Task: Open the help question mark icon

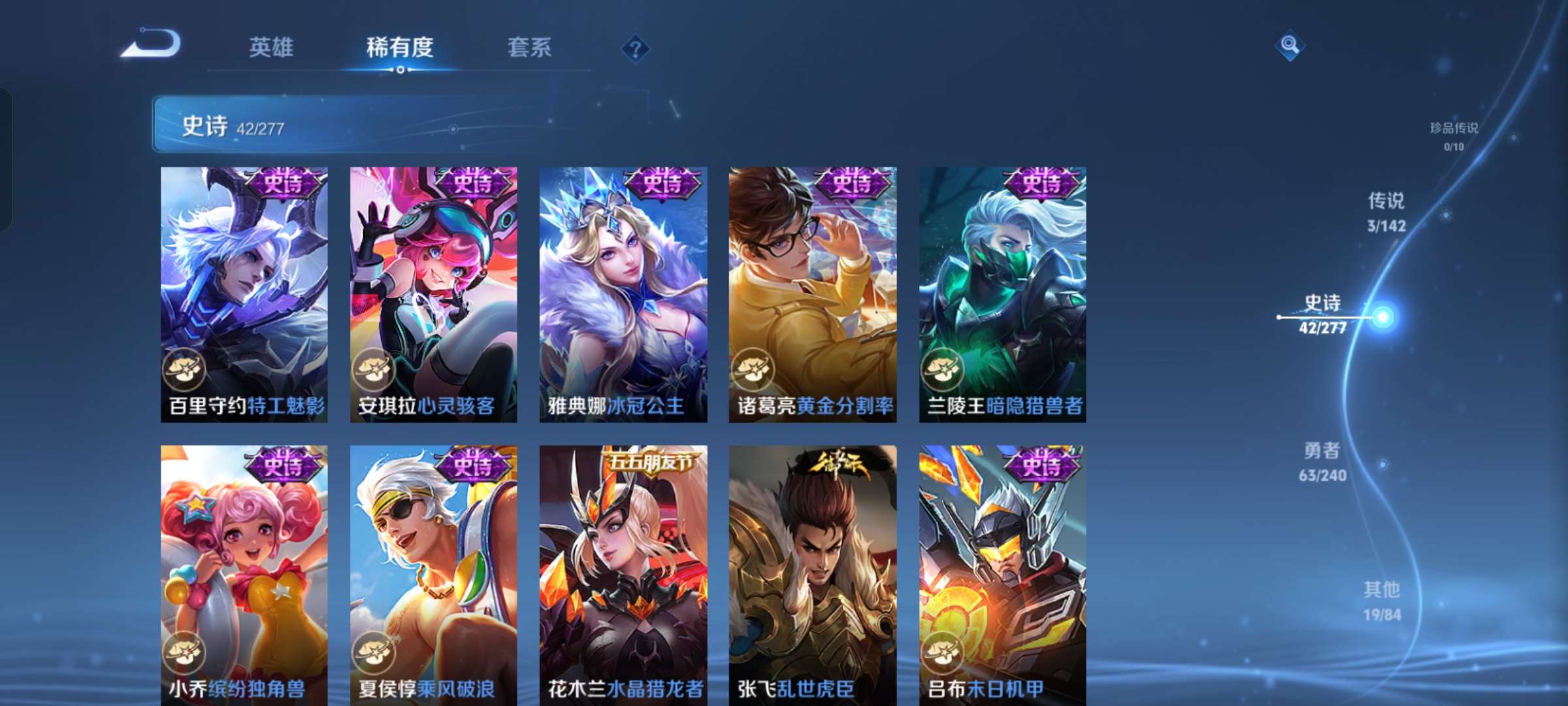Action: point(634,48)
